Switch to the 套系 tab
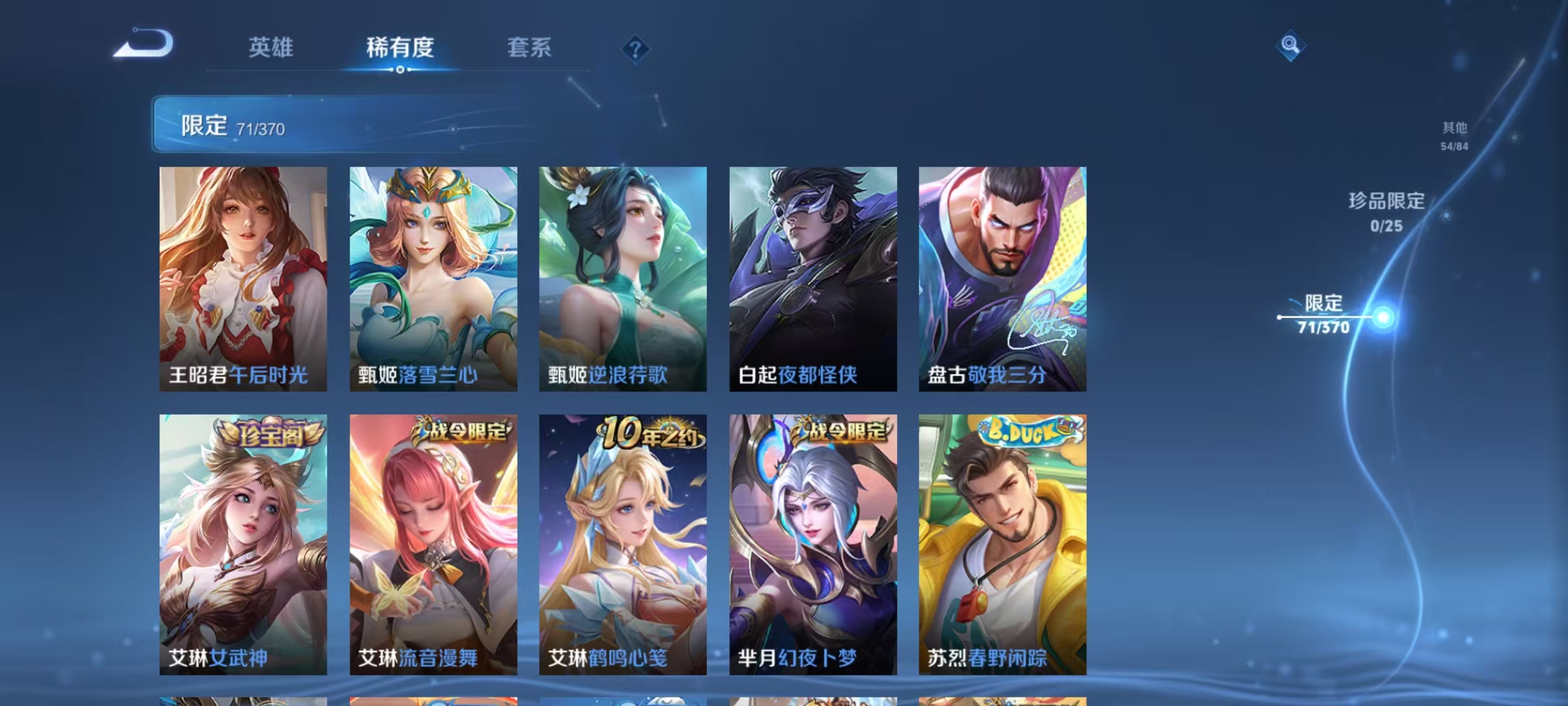This screenshot has height=706, width=1568. click(x=529, y=47)
